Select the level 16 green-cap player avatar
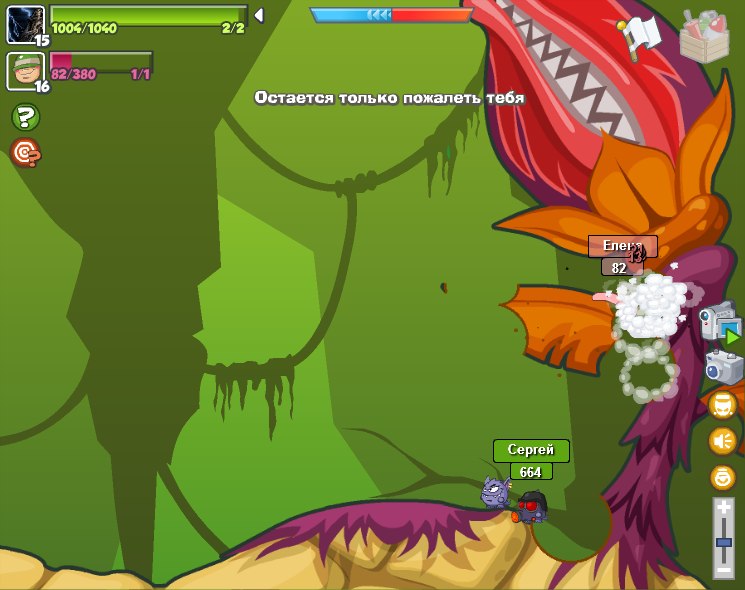The height and width of the screenshot is (590, 745). (x=25, y=70)
